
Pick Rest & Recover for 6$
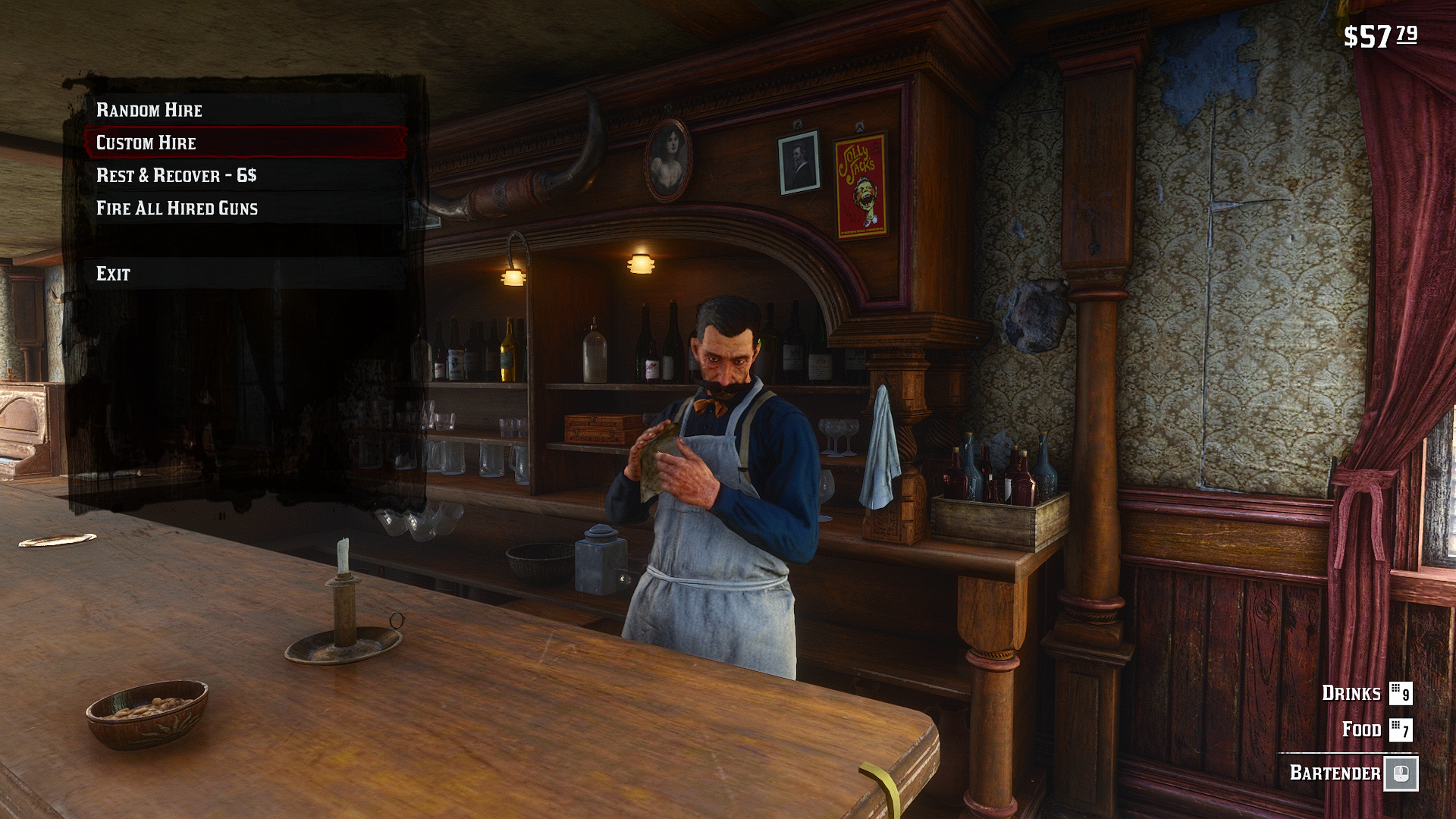177,175
